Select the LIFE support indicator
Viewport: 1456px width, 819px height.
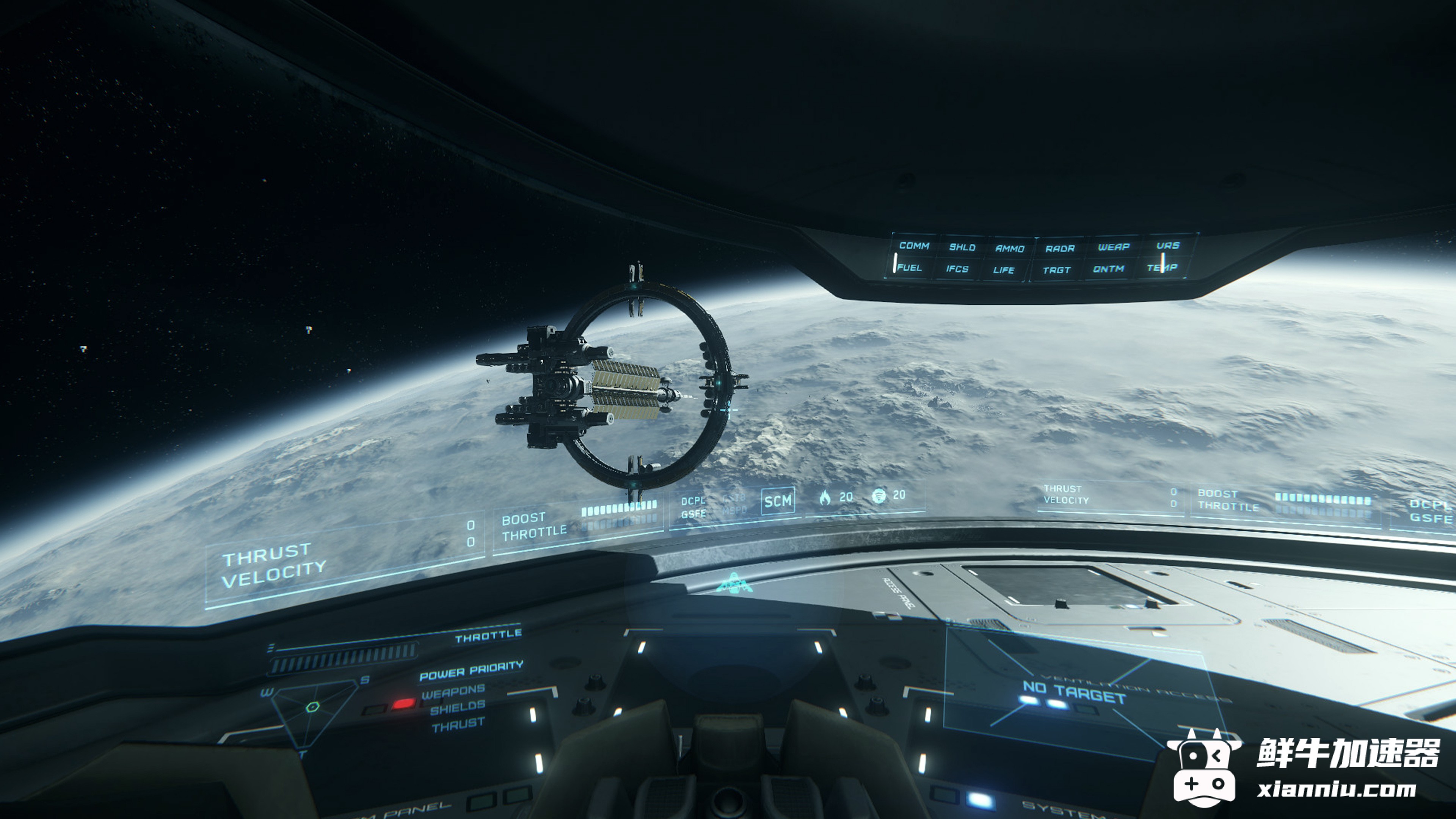click(x=1004, y=270)
